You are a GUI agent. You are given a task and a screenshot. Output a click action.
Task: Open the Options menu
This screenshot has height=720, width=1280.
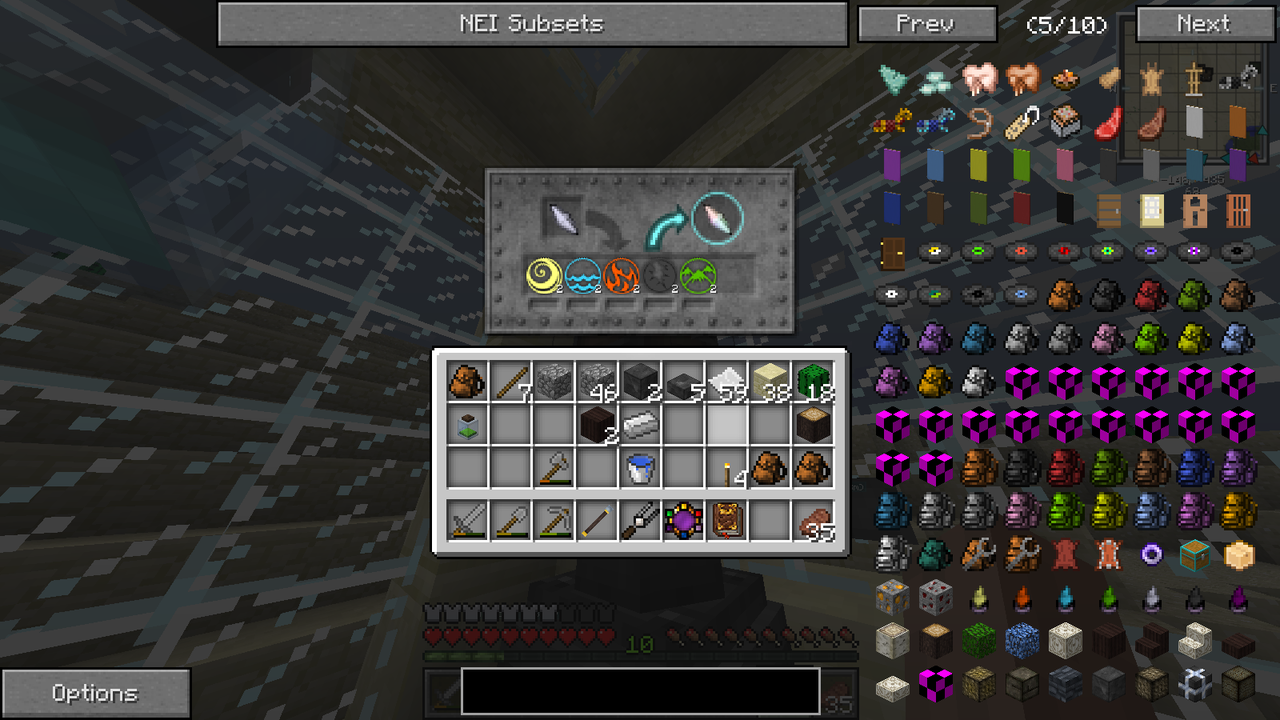pyautogui.click(x=96, y=692)
